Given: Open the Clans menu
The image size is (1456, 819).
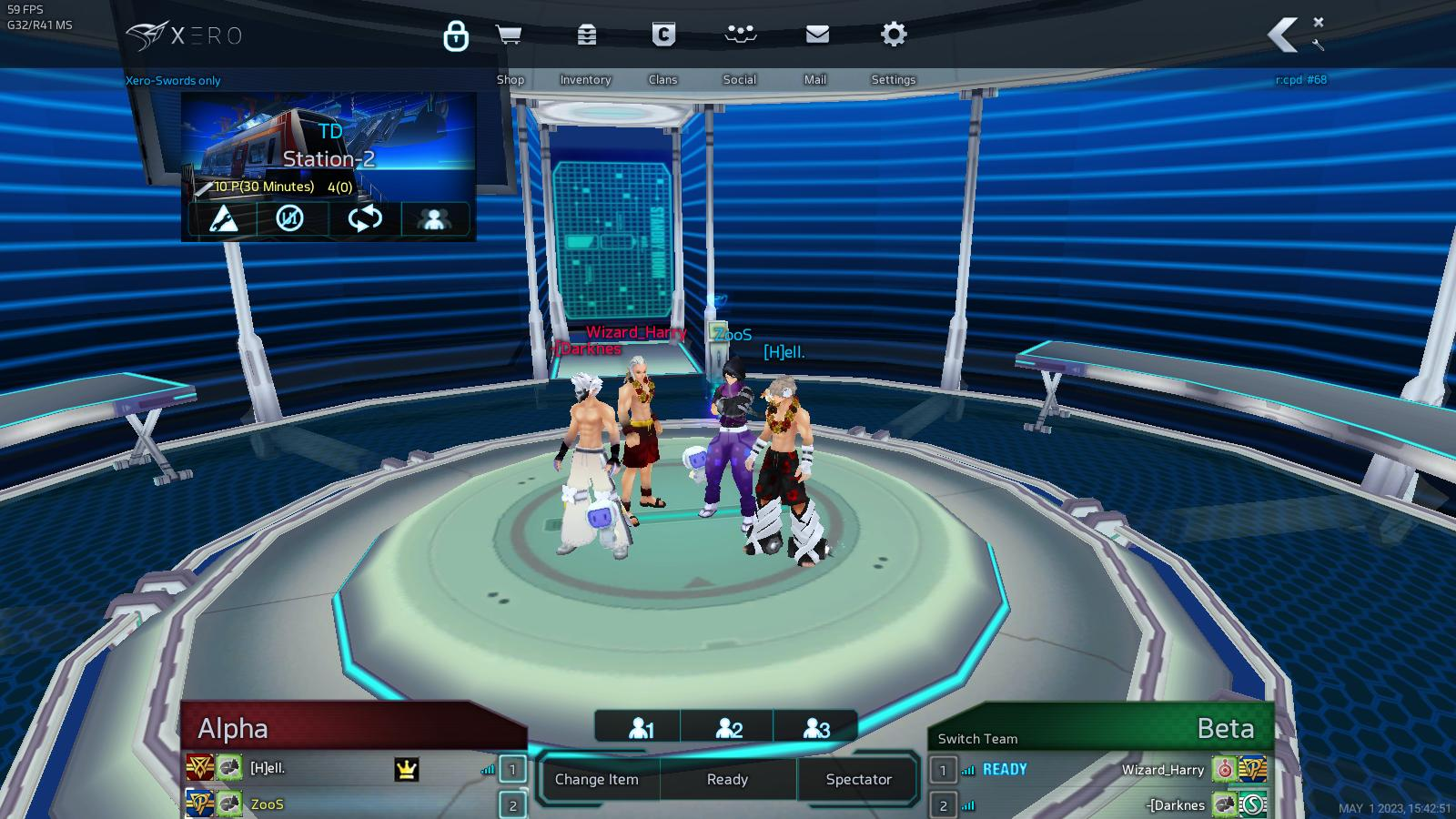Looking at the screenshot, I should (x=663, y=35).
